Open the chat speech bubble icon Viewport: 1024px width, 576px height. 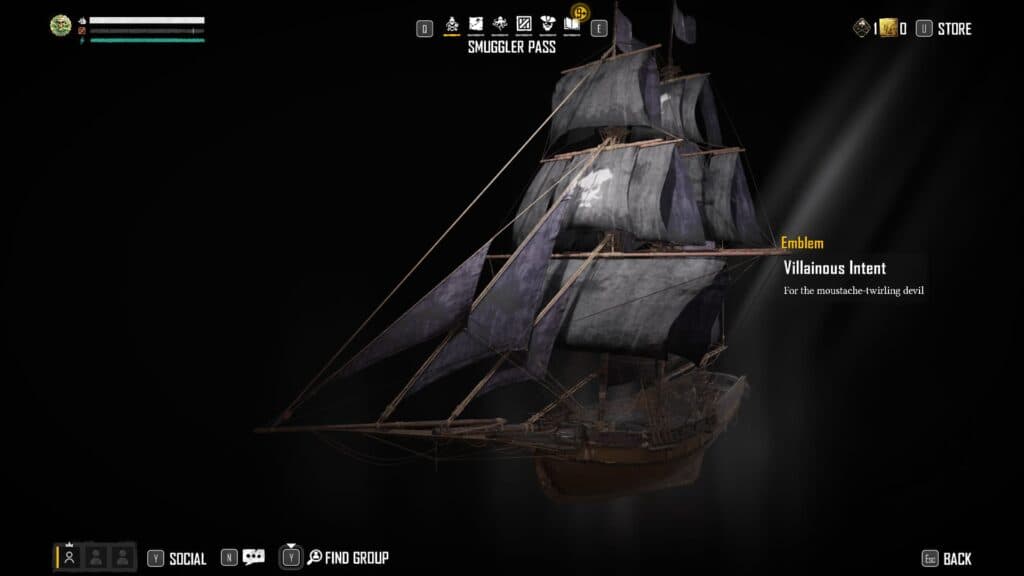[254, 558]
